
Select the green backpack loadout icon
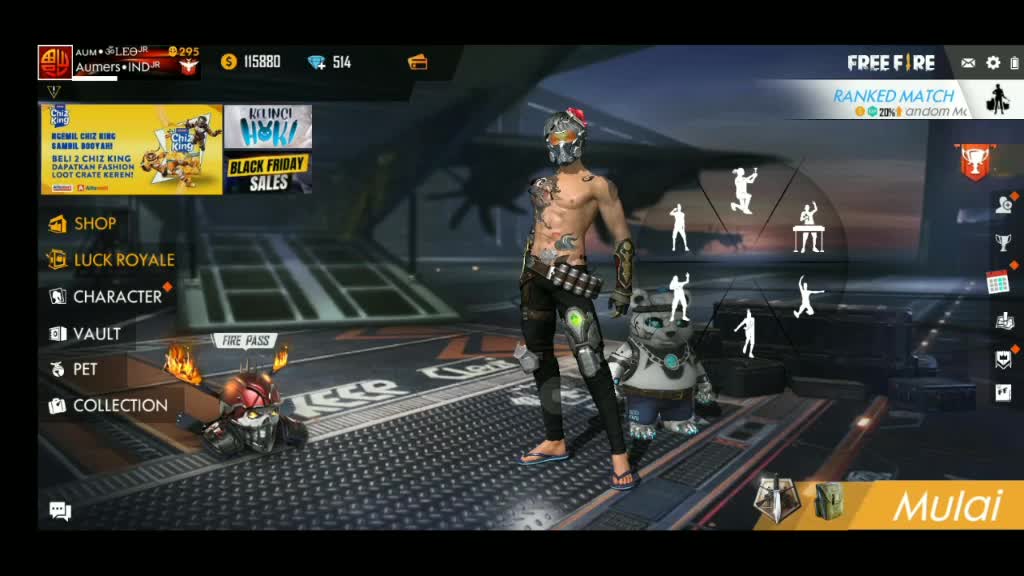pyautogui.click(x=828, y=501)
